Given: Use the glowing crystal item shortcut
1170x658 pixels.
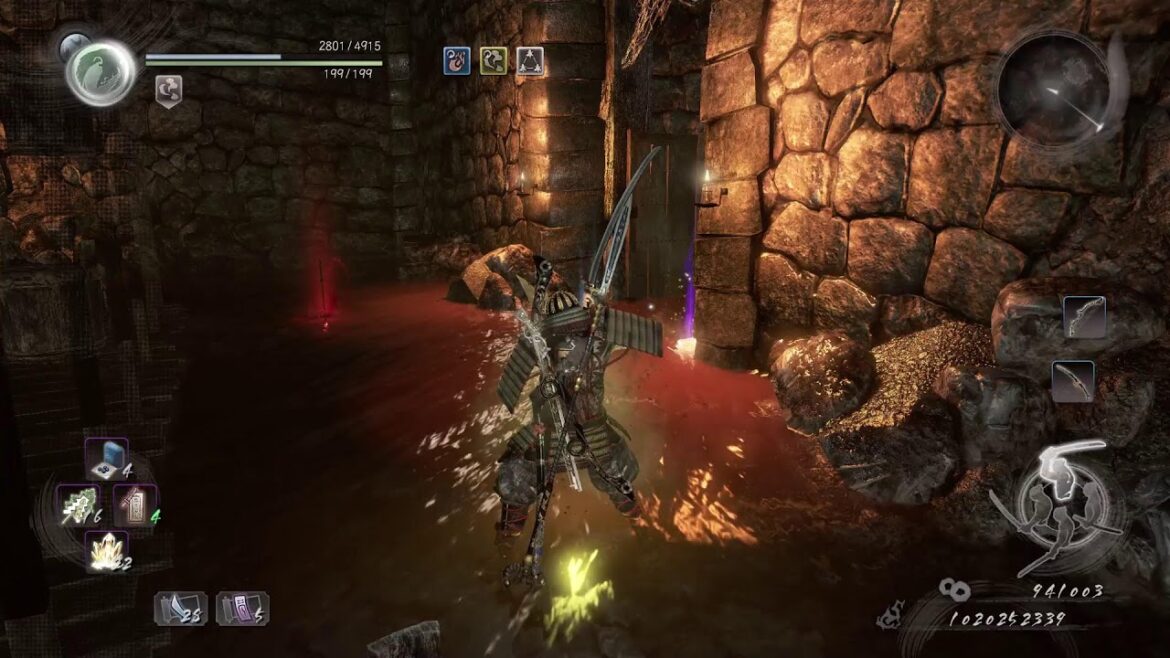Looking at the screenshot, I should click(x=106, y=551).
